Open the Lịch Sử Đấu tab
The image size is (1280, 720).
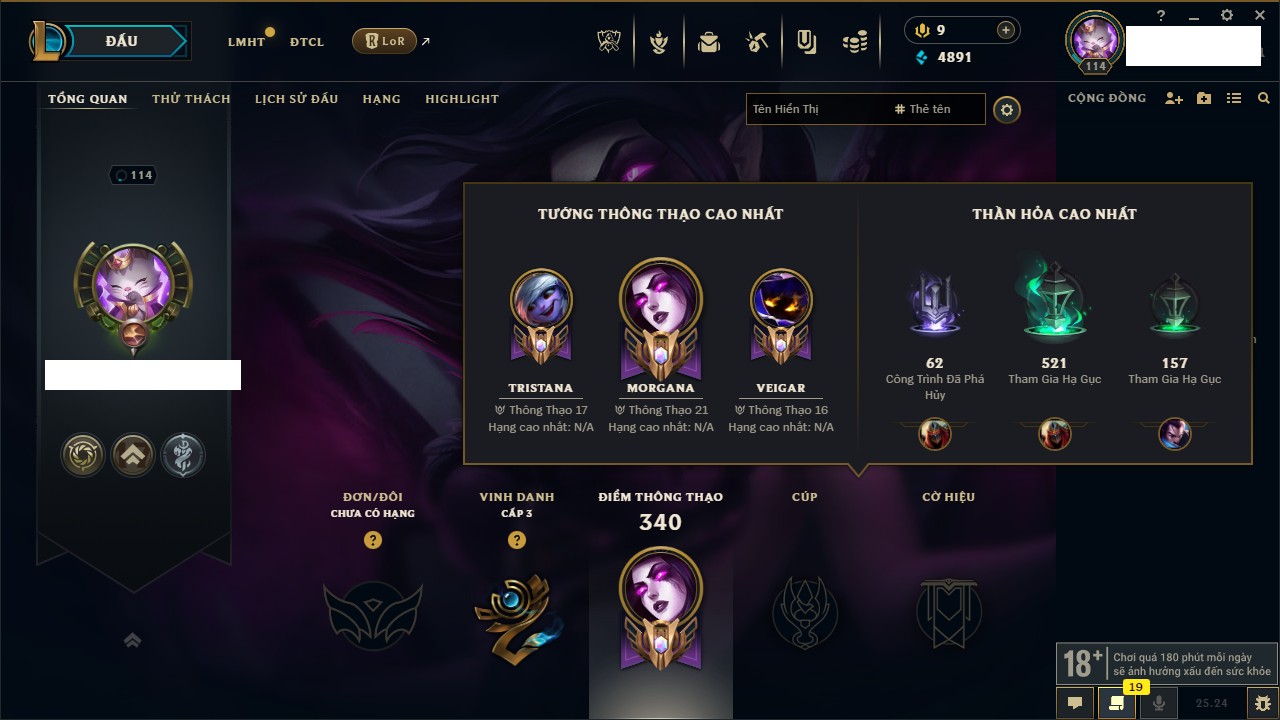296,99
